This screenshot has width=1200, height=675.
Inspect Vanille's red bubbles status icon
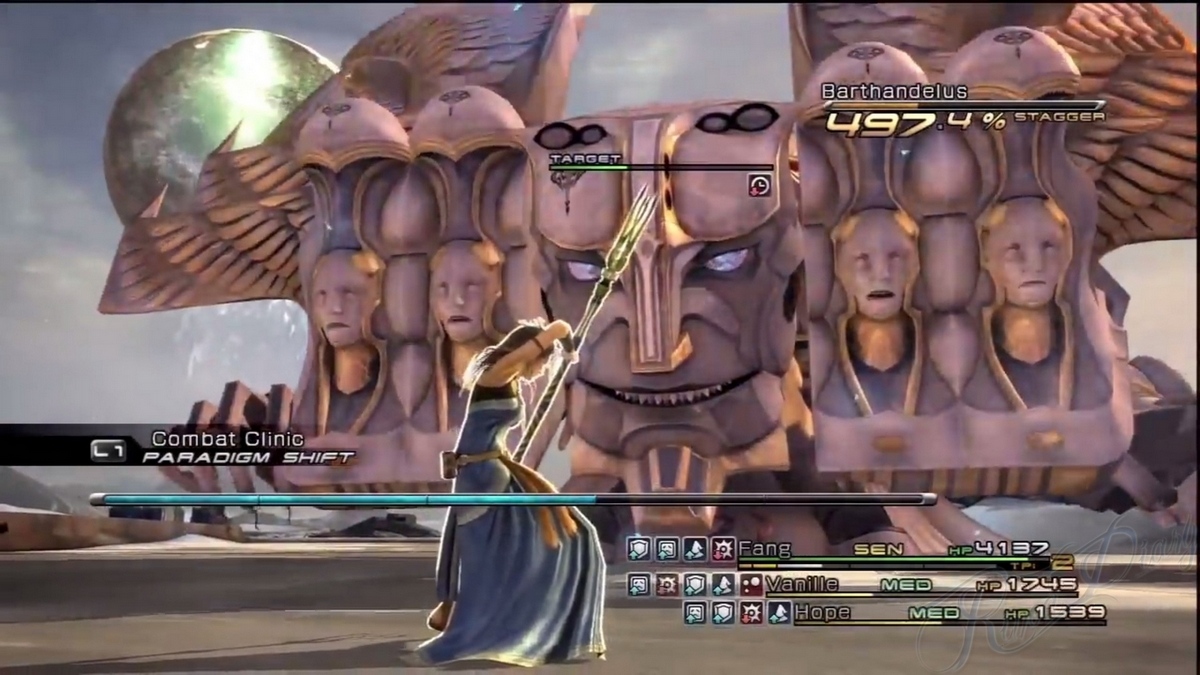coord(750,585)
